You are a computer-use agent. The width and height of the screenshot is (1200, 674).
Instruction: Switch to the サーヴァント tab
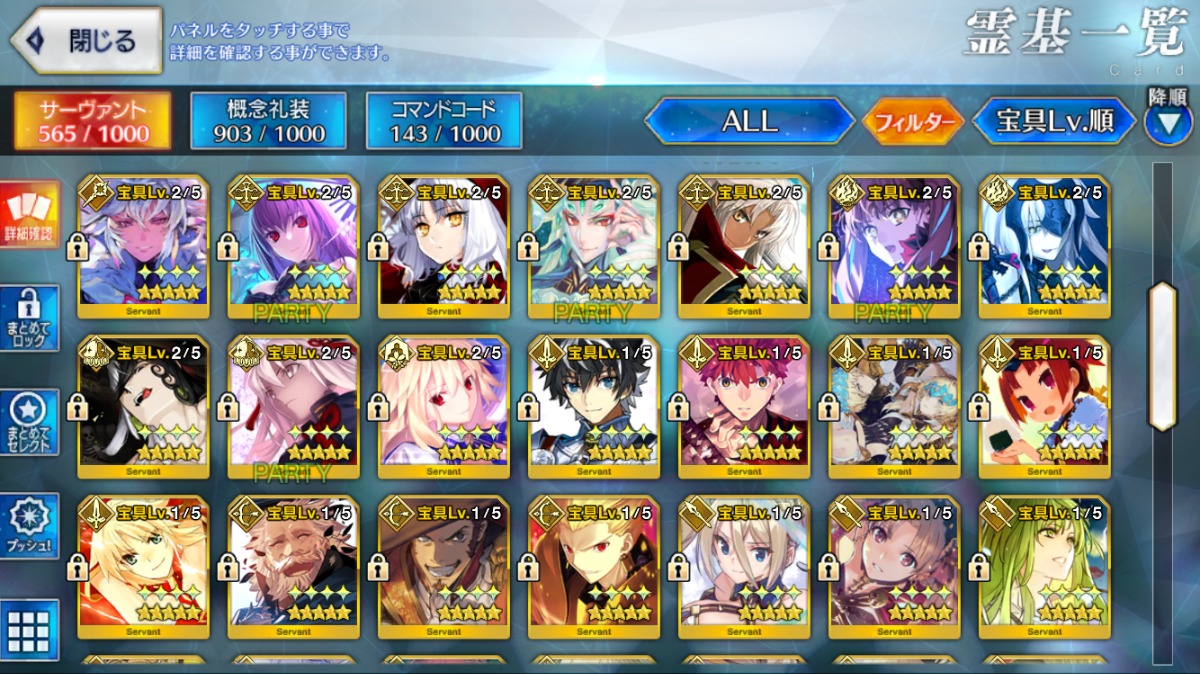tap(92, 121)
